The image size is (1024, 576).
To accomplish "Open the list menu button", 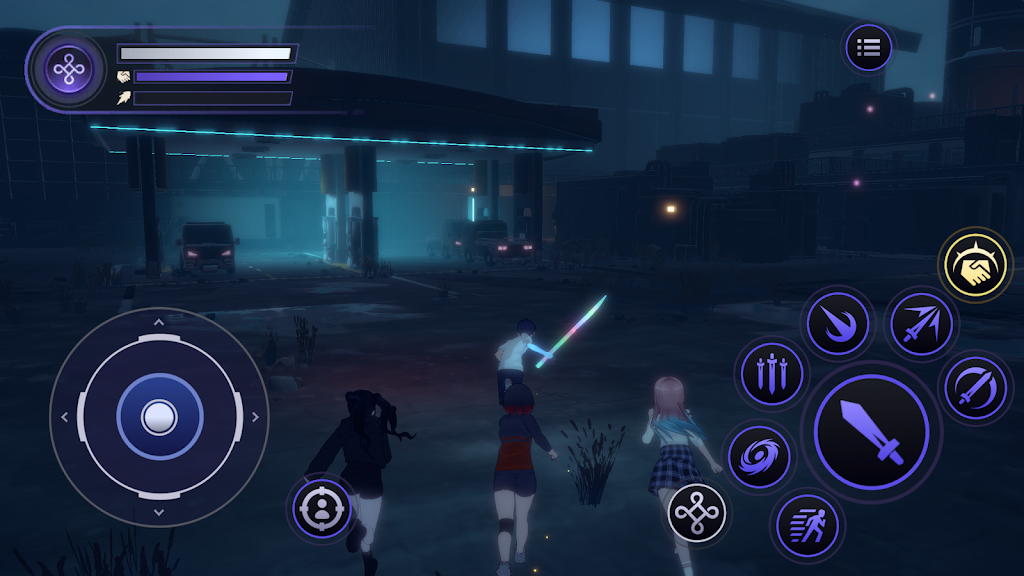I will [x=868, y=47].
